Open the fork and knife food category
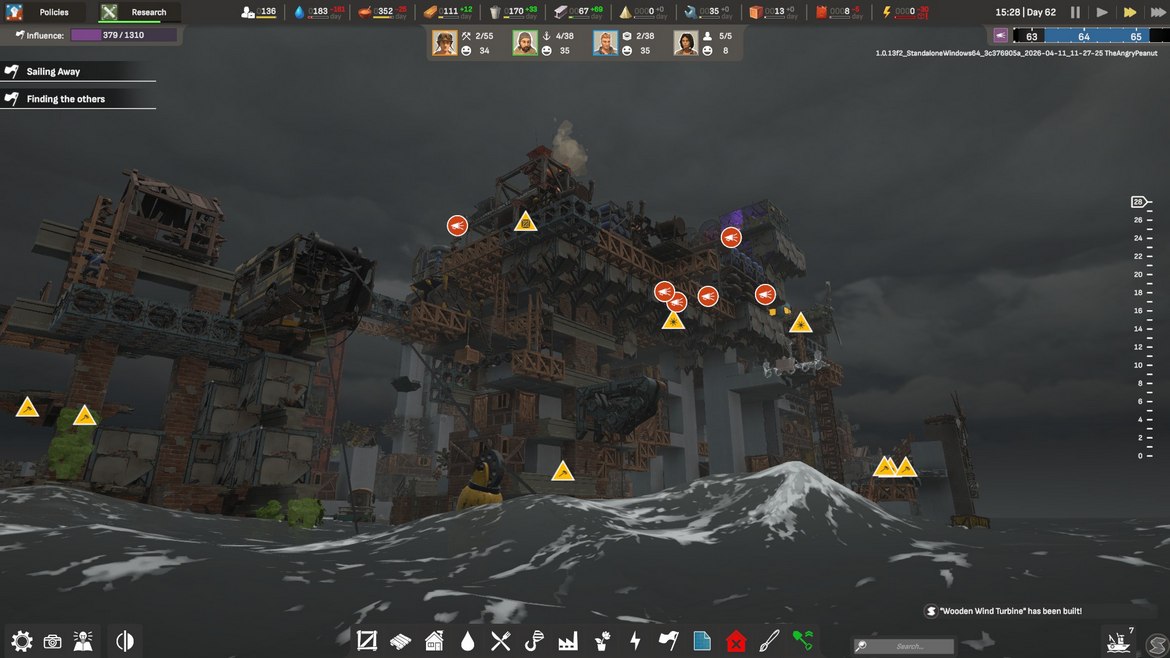Viewport: 1170px width, 658px height. 501,641
